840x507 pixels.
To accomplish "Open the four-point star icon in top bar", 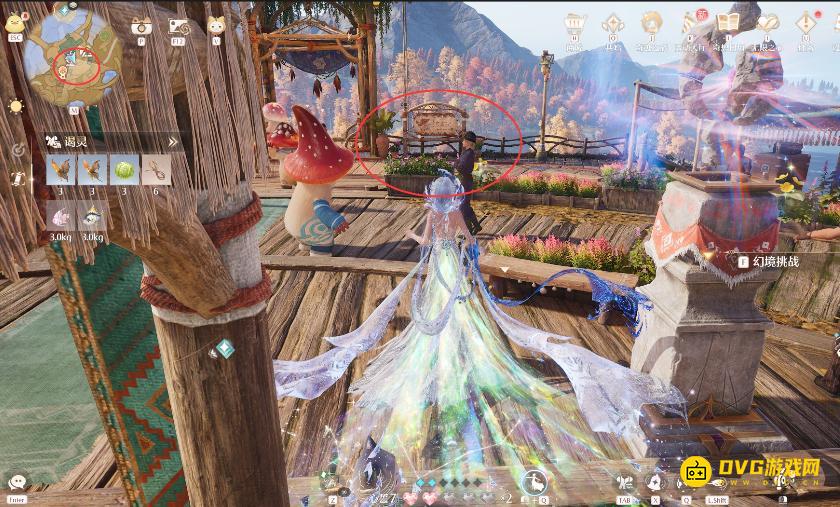I will 614,24.
